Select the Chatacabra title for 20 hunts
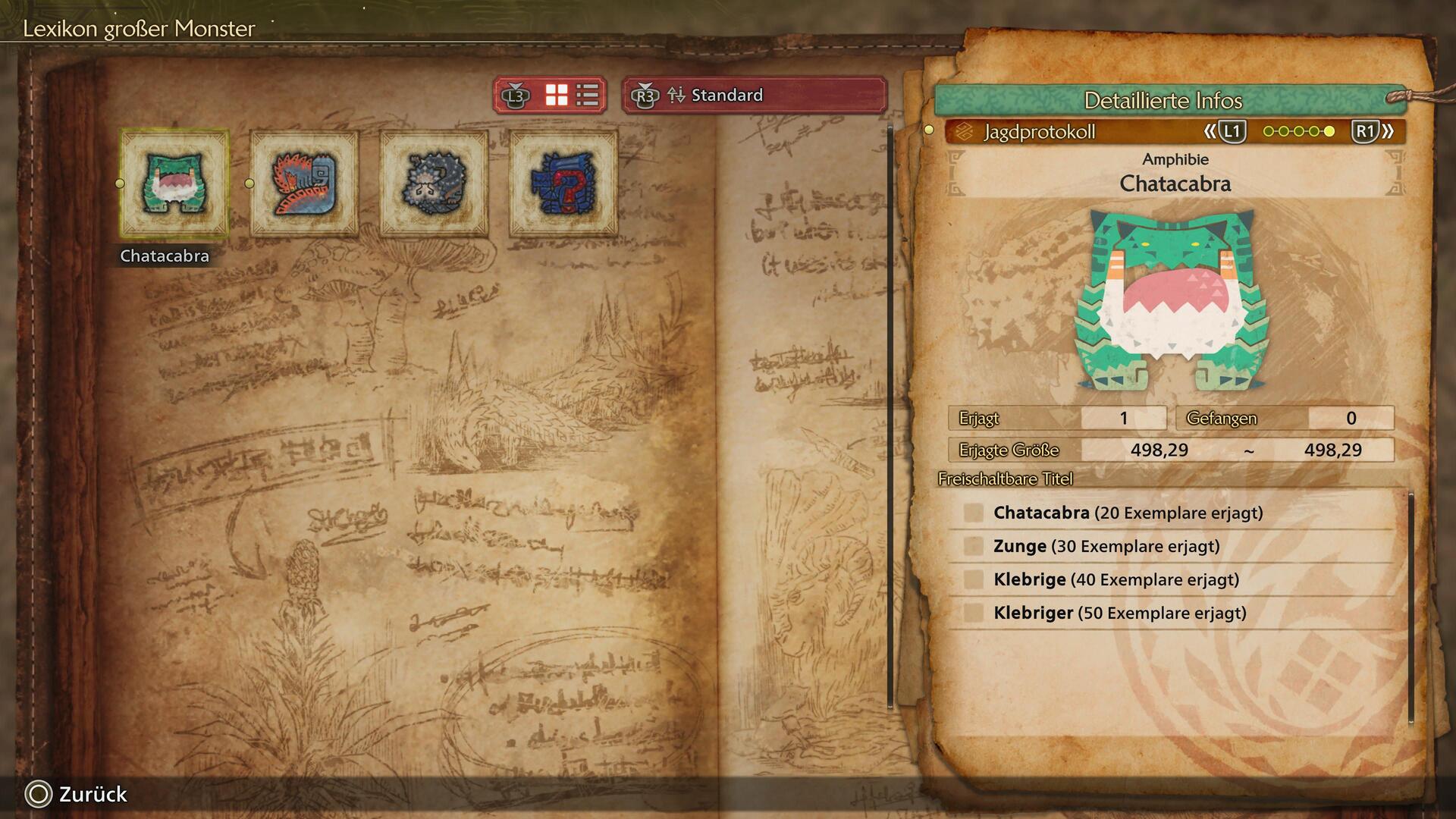The width and height of the screenshot is (1456, 819). (x=1128, y=513)
